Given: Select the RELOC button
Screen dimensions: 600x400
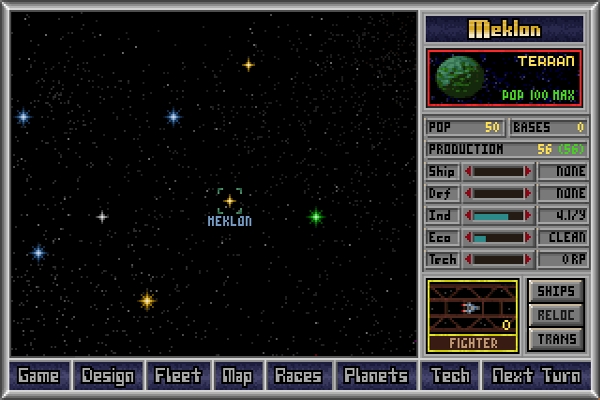Looking at the screenshot, I should click(x=555, y=315).
